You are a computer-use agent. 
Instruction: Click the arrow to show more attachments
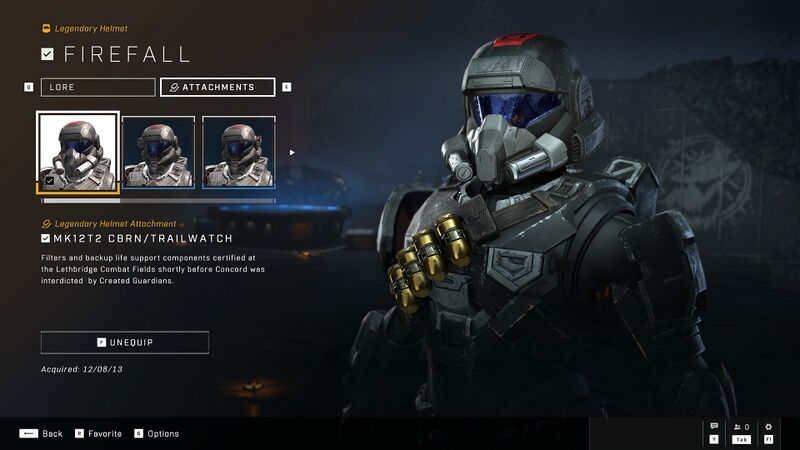coord(292,153)
